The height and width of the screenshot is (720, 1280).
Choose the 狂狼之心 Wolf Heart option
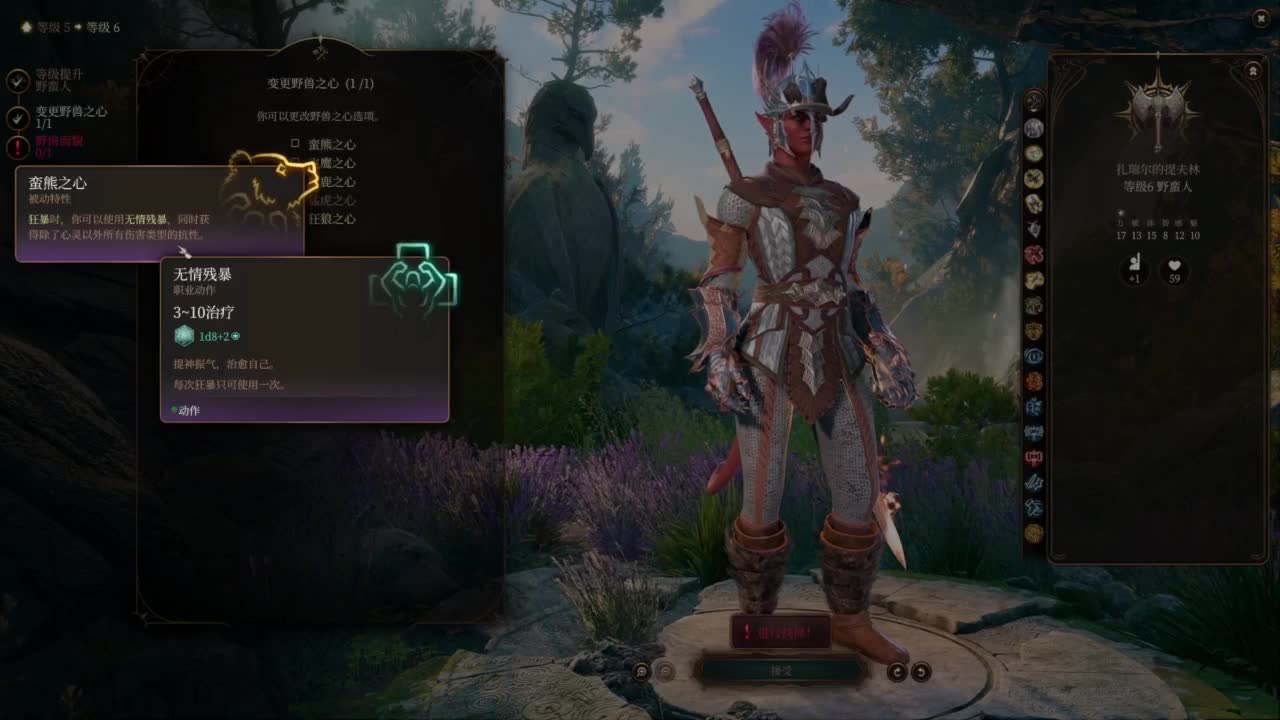point(331,219)
